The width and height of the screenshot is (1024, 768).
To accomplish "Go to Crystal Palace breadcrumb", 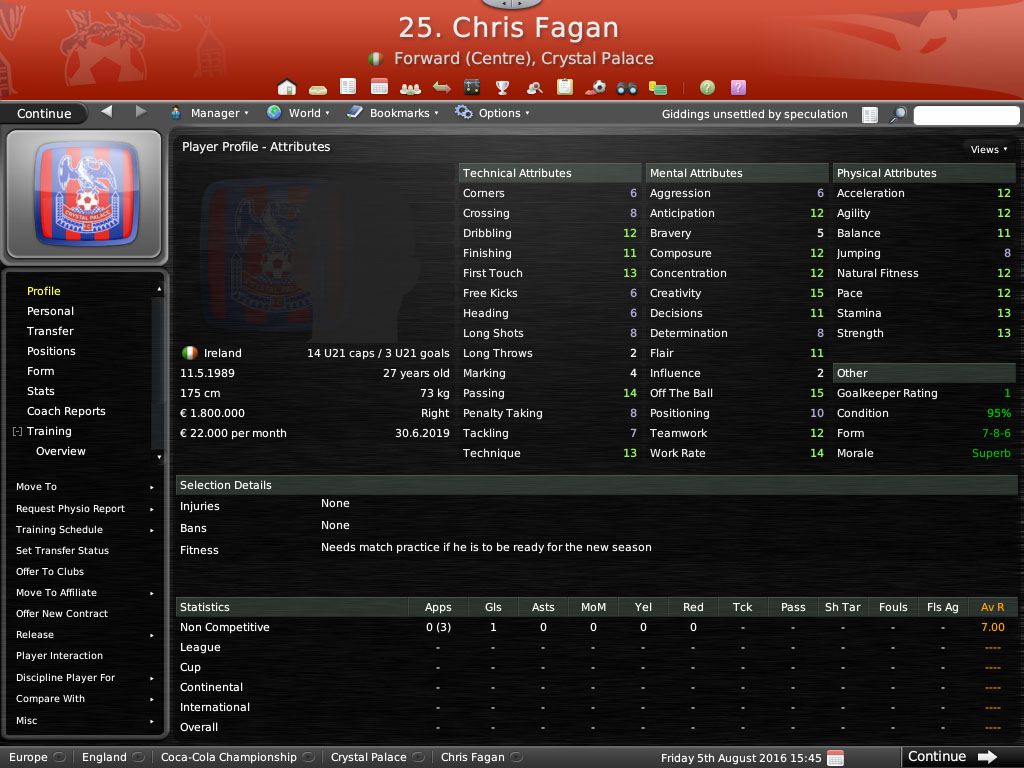I will coord(368,758).
